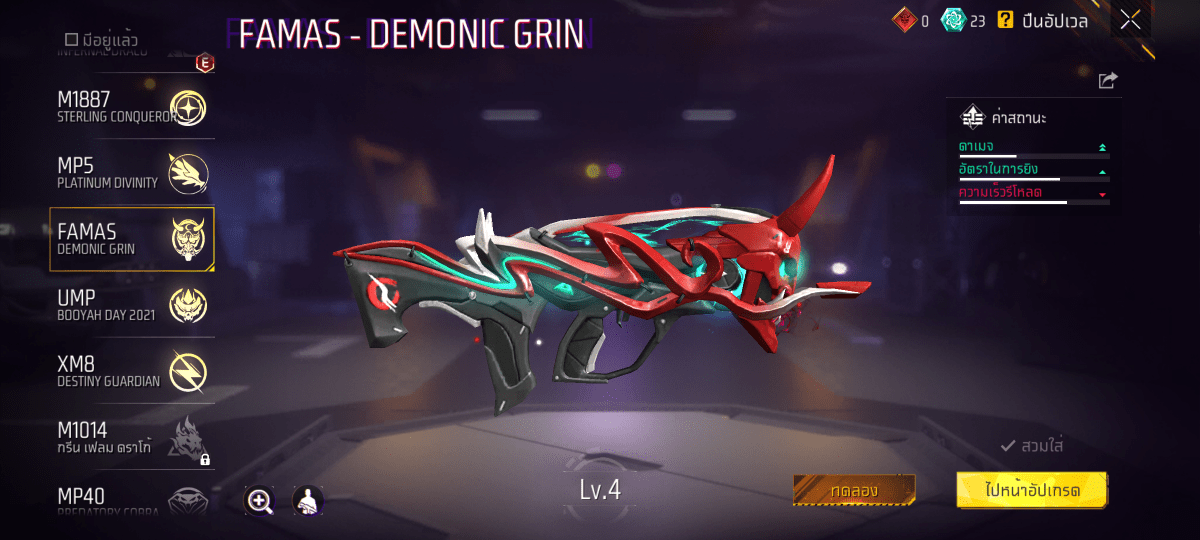Close the weapon skin screen
Image resolution: width=1200 pixels, height=540 pixels.
pyautogui.click(x=1130, y=20)
